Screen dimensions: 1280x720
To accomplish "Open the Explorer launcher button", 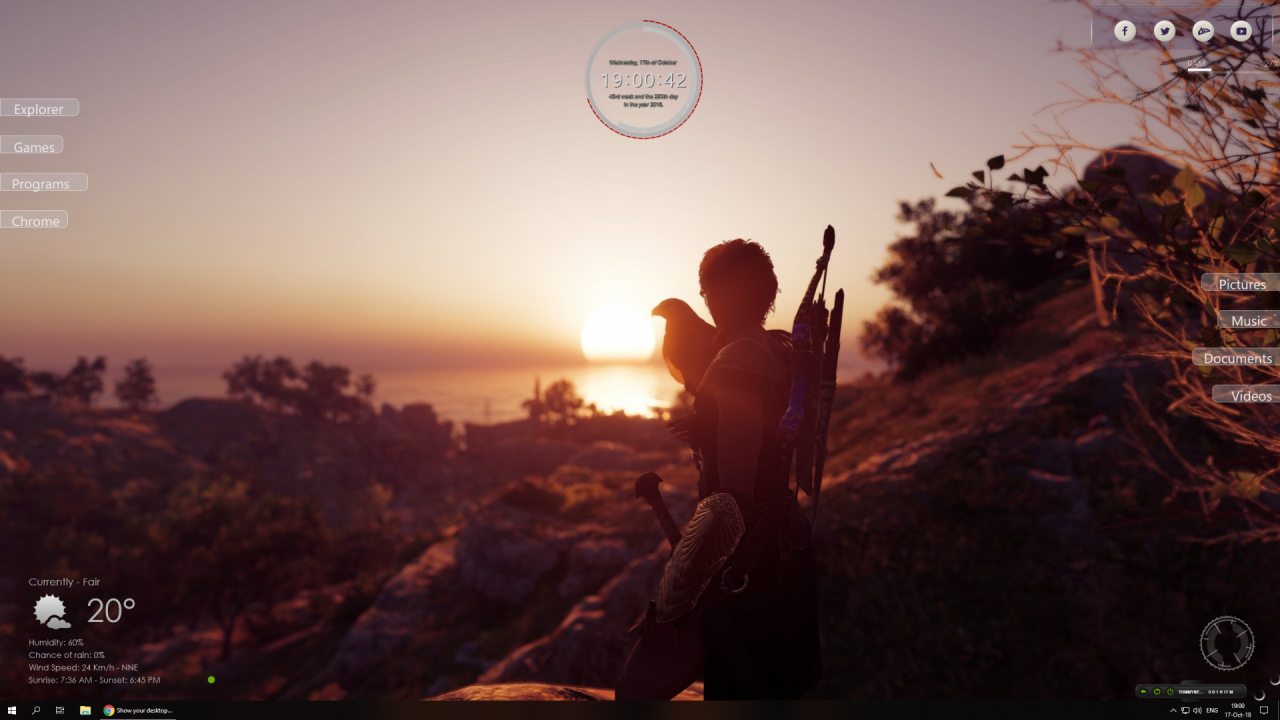I will tap(39, 108).
